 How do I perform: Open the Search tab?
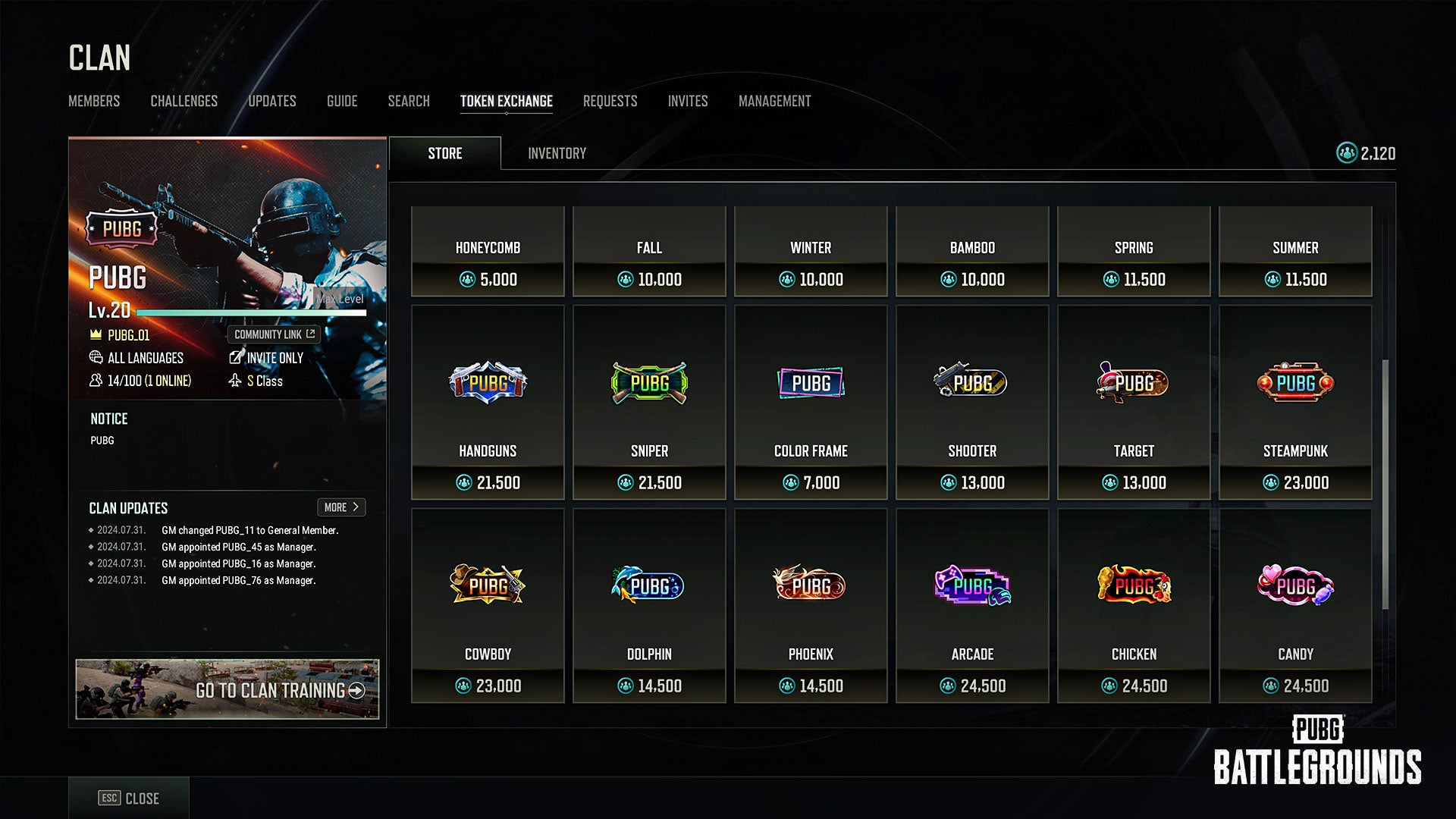click(409, 101)
